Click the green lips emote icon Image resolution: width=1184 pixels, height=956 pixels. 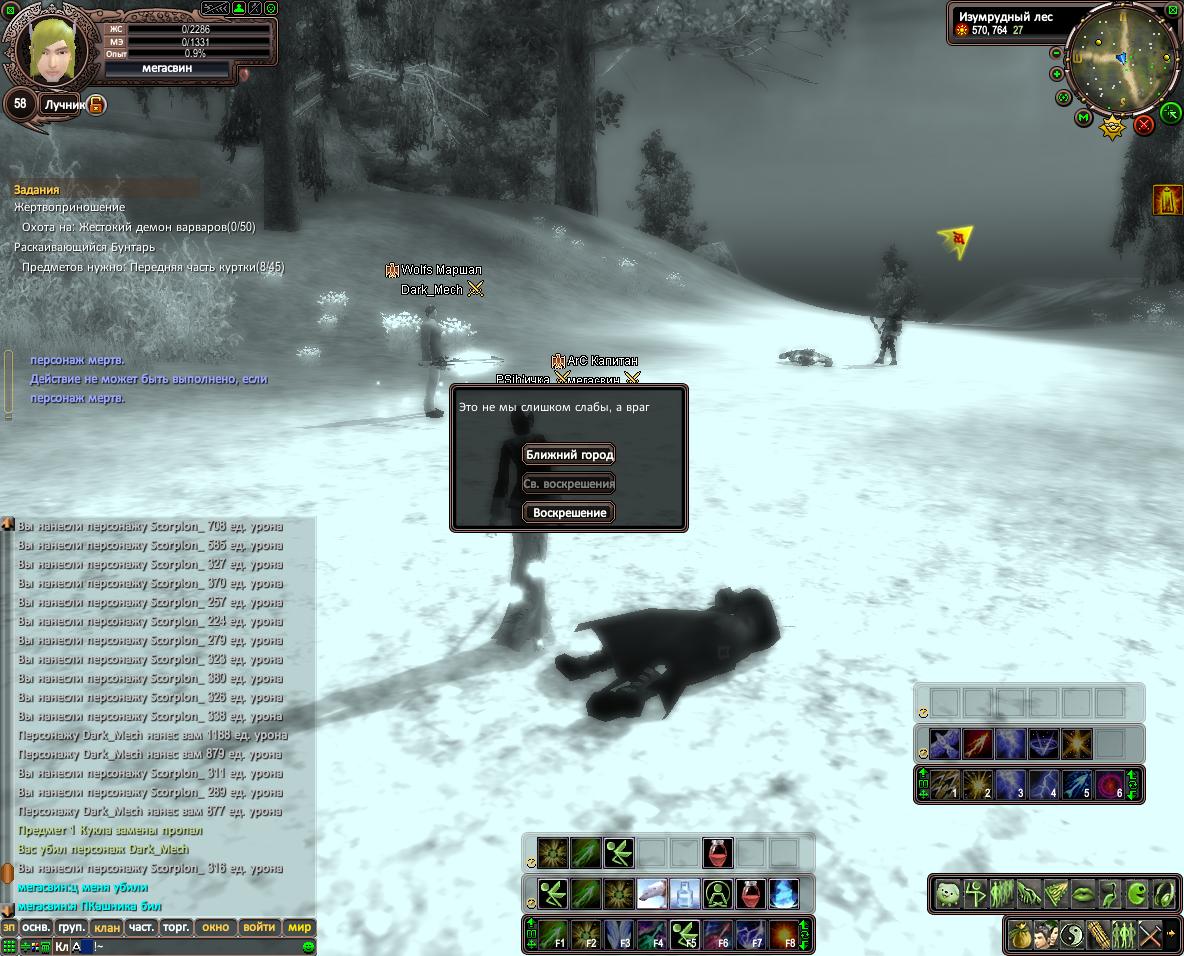click(x=1082, y=892)
